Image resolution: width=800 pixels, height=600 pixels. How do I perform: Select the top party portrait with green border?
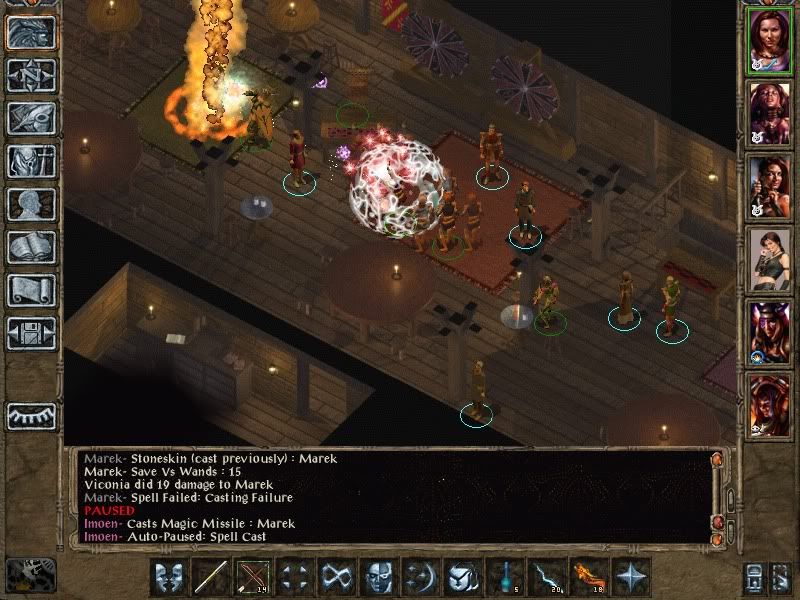[x=768, y=40]
